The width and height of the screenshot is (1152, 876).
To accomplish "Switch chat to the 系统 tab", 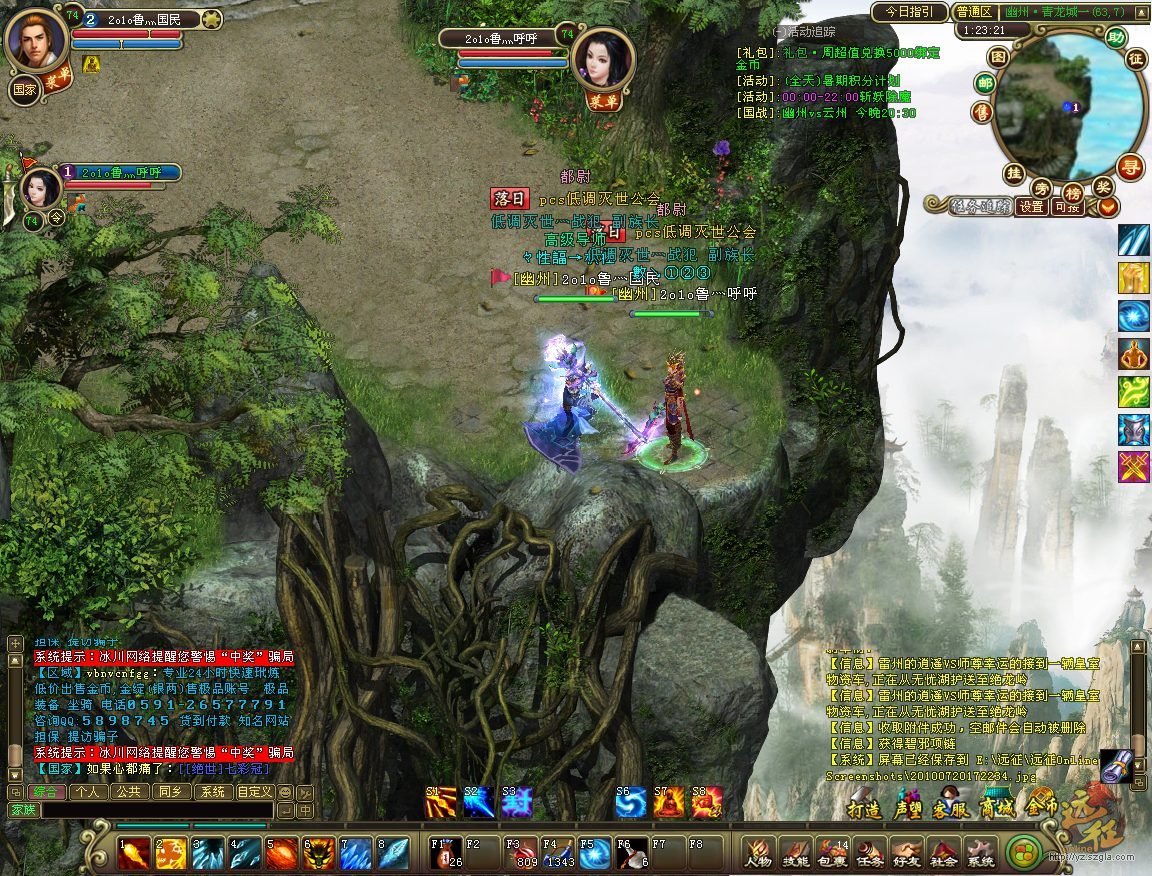I will coord(212,791).
